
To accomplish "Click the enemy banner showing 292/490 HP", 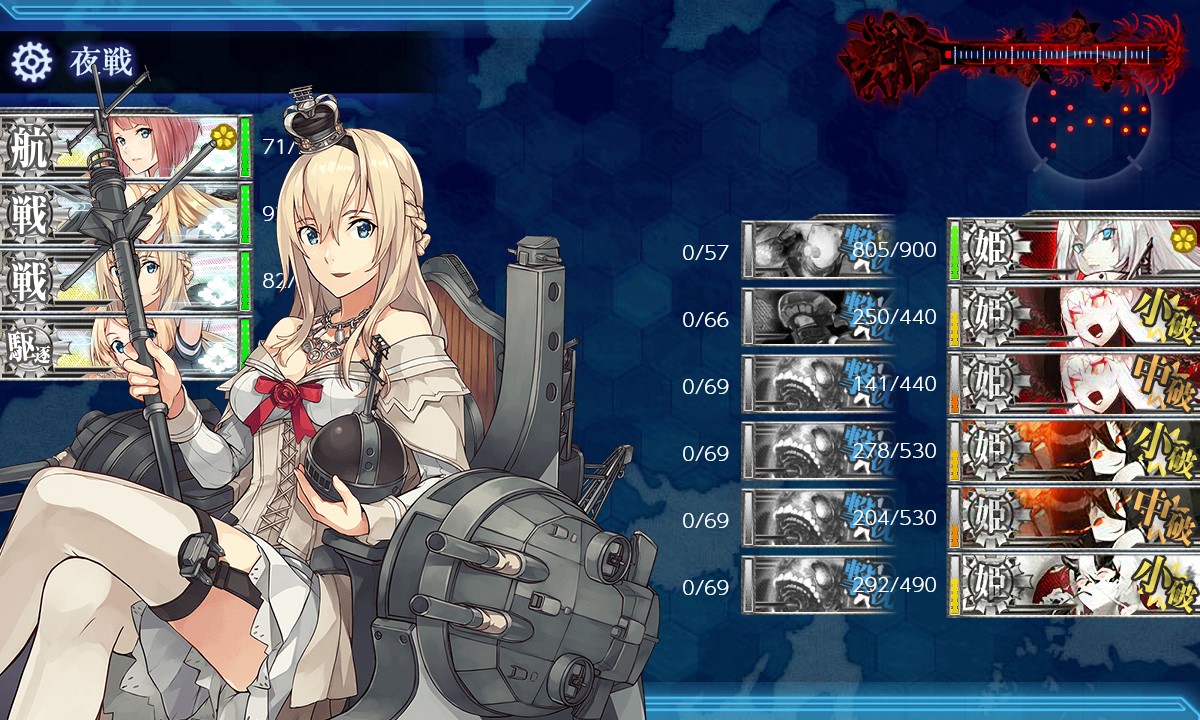I will point(1075,585).
